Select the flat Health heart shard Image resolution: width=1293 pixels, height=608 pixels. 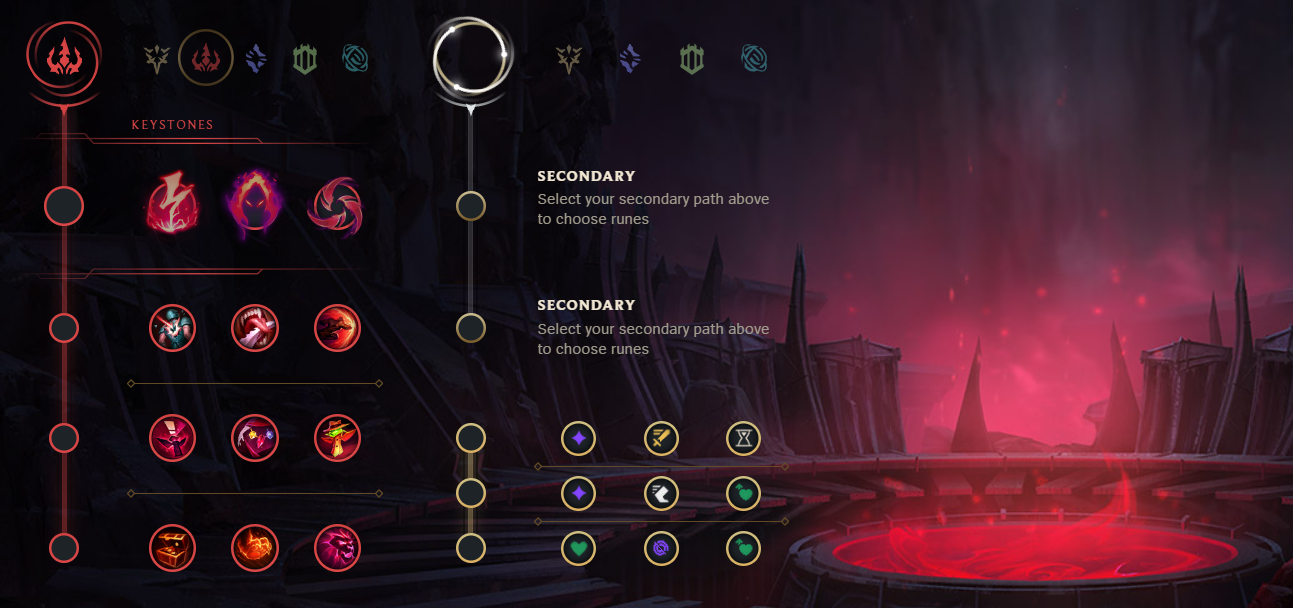(578, 548)
